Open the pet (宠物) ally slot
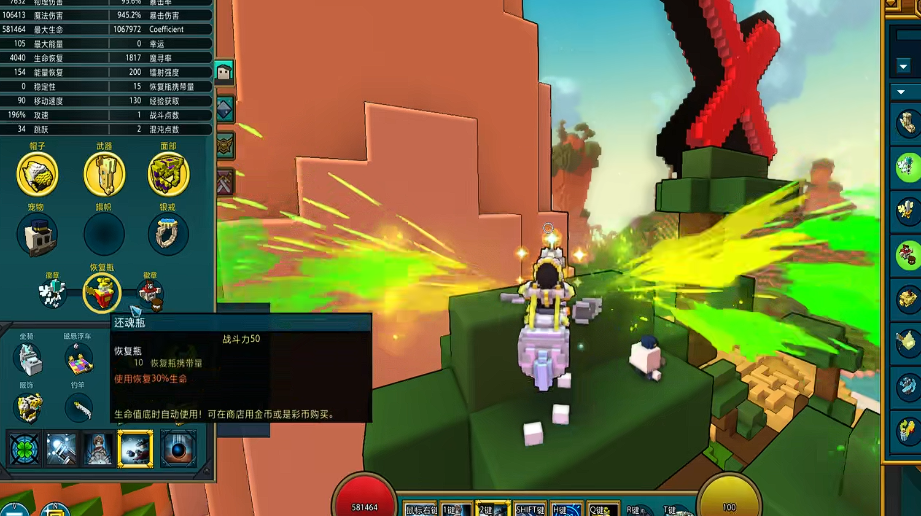The height and width of the screenshot is (516, 921). point(37,234)
